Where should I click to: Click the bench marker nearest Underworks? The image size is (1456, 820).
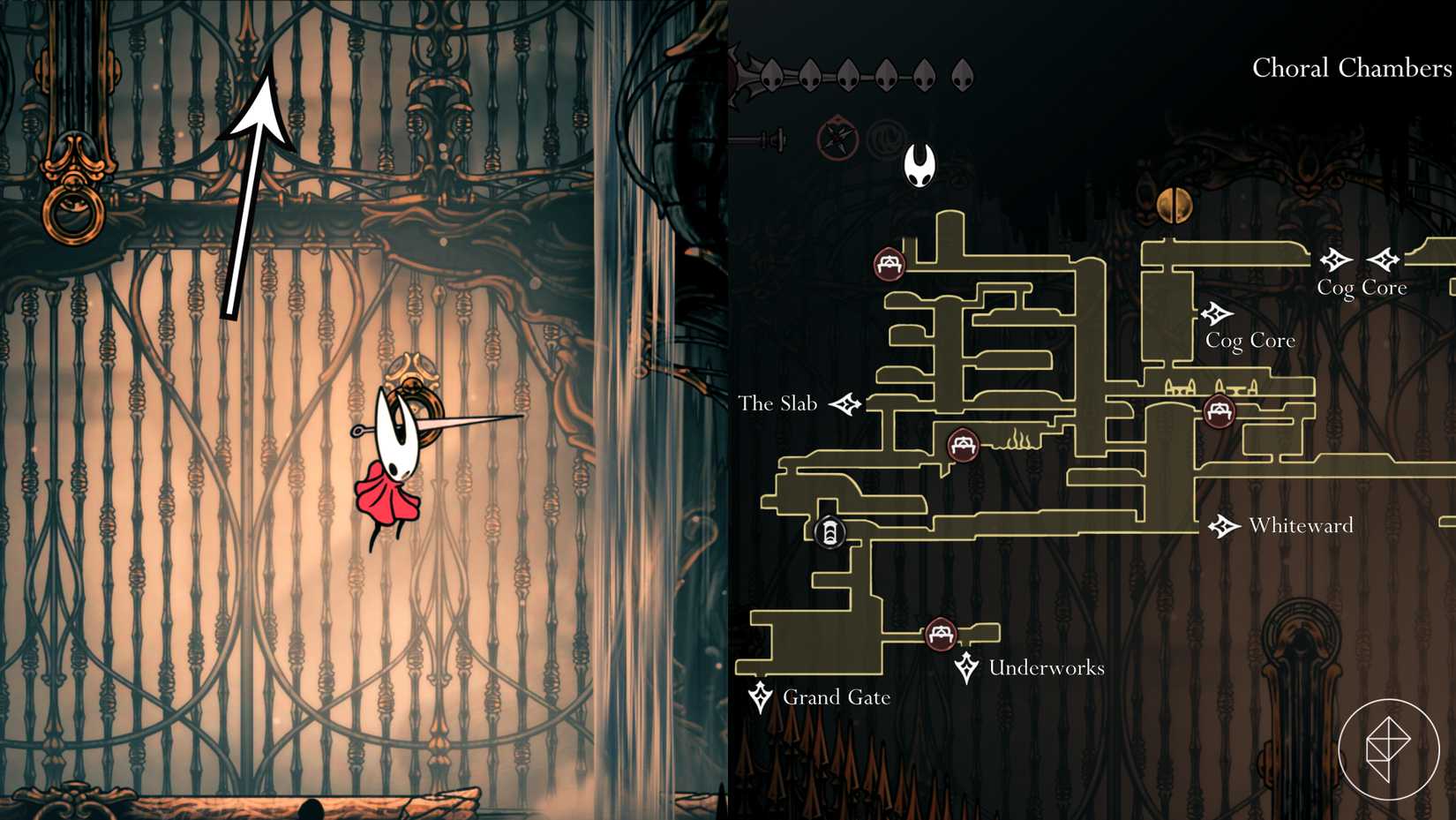[941, 634]
